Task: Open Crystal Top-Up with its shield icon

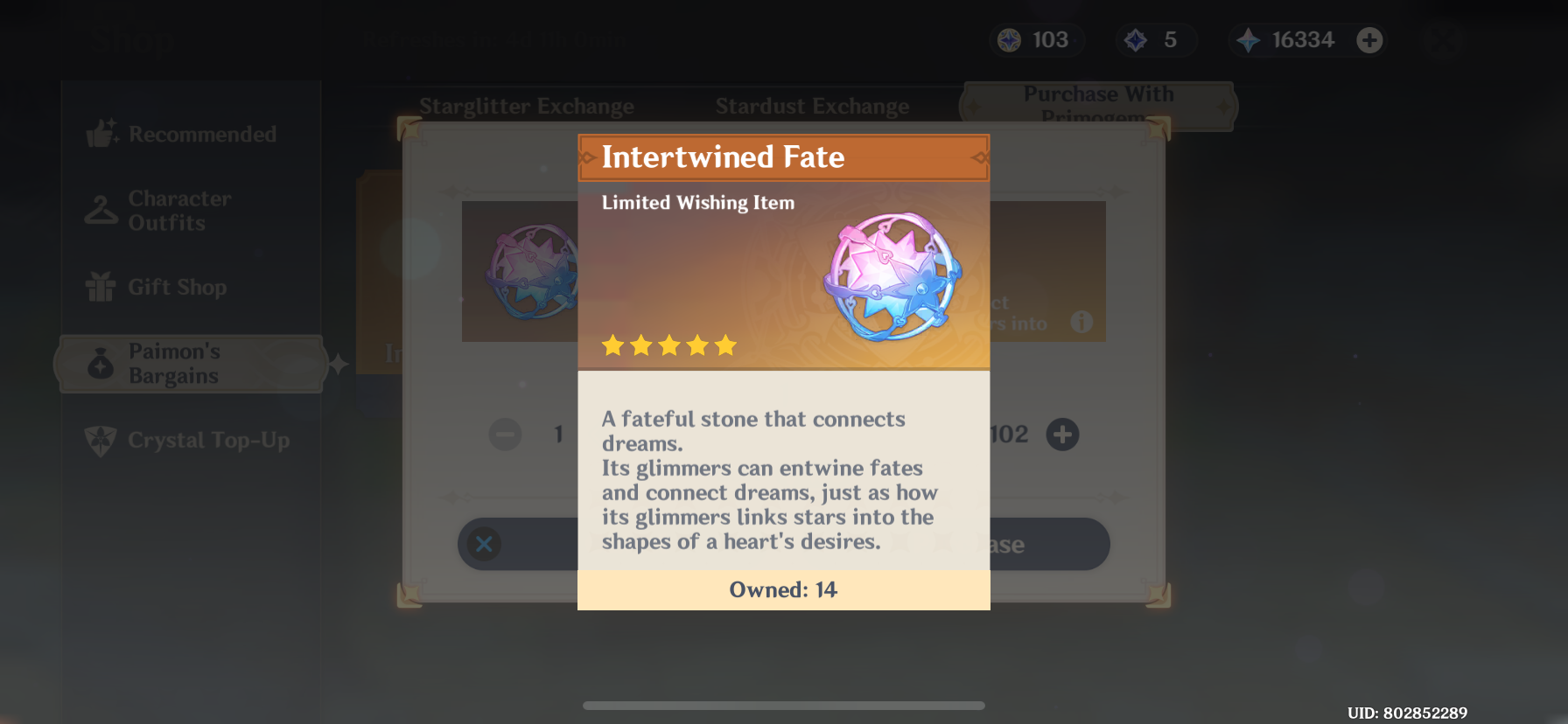Action: pyautogui.click(x=100, y=441)
